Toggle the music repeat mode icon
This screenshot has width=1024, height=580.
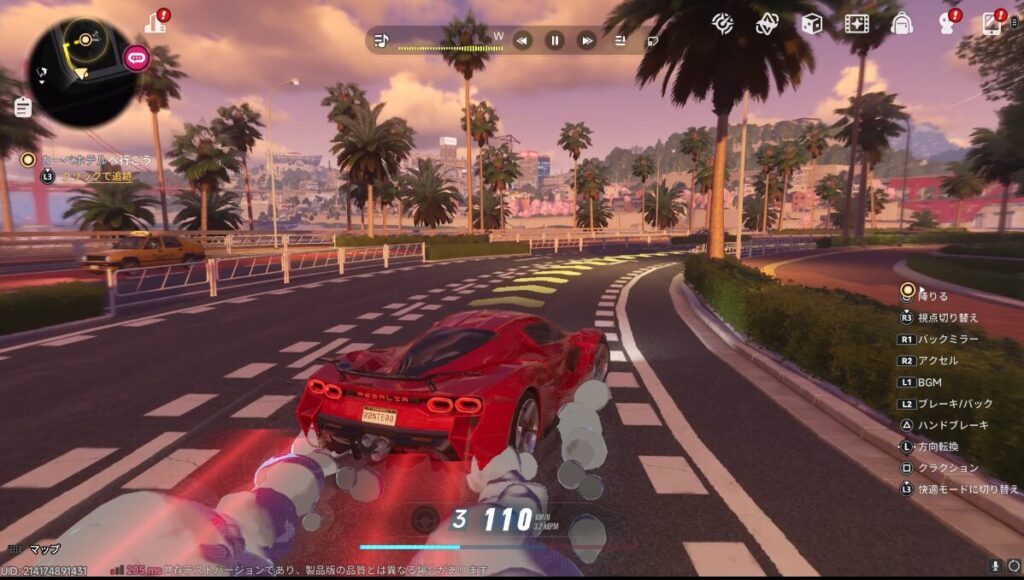coord(652,41)
